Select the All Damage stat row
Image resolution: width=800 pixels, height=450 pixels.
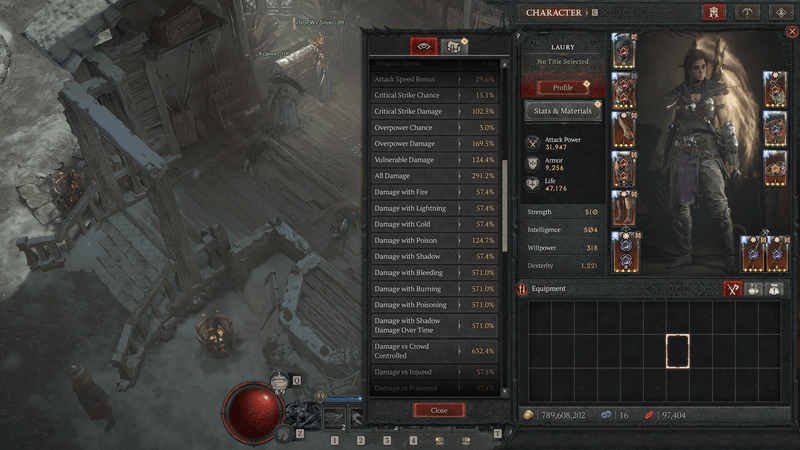pyautogui.click(x=435, y=175)
